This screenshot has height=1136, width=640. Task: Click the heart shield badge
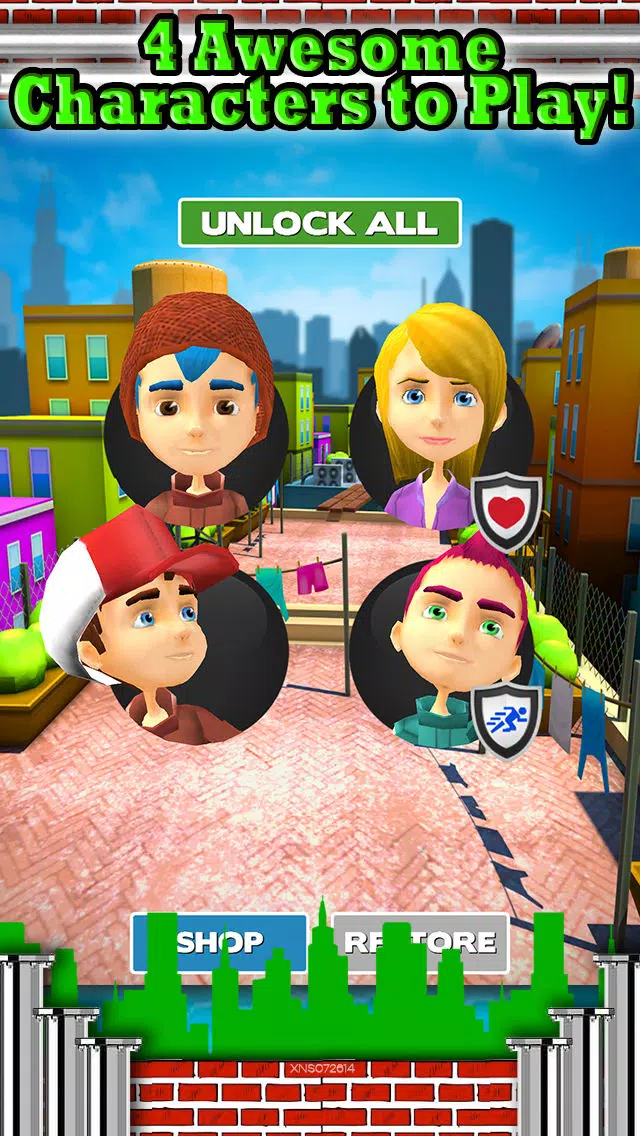click(x=507, y=510)
